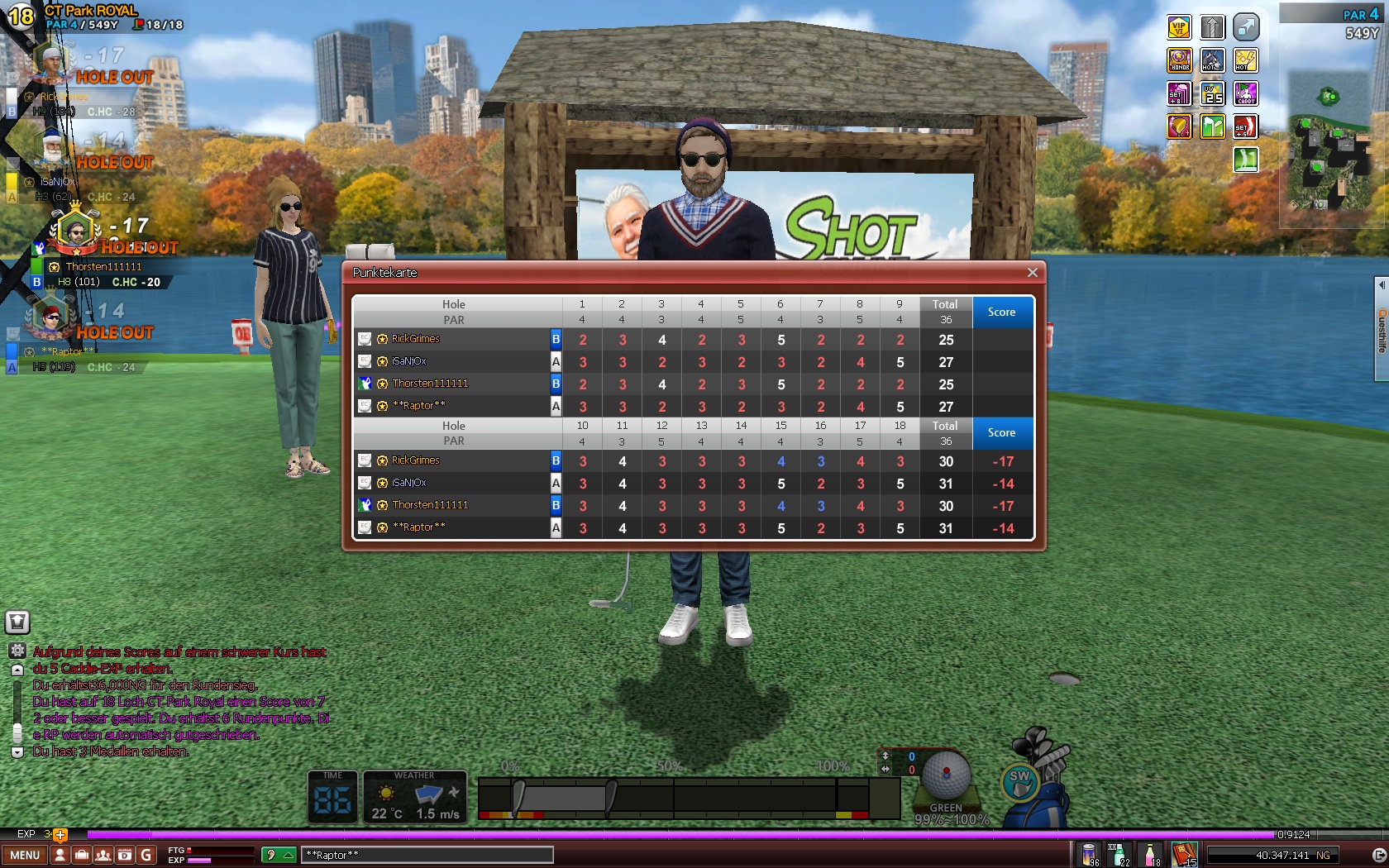Select Thorsten111111 row in front nine scorecard
The image size is (1389, 868).
point(430,384)
